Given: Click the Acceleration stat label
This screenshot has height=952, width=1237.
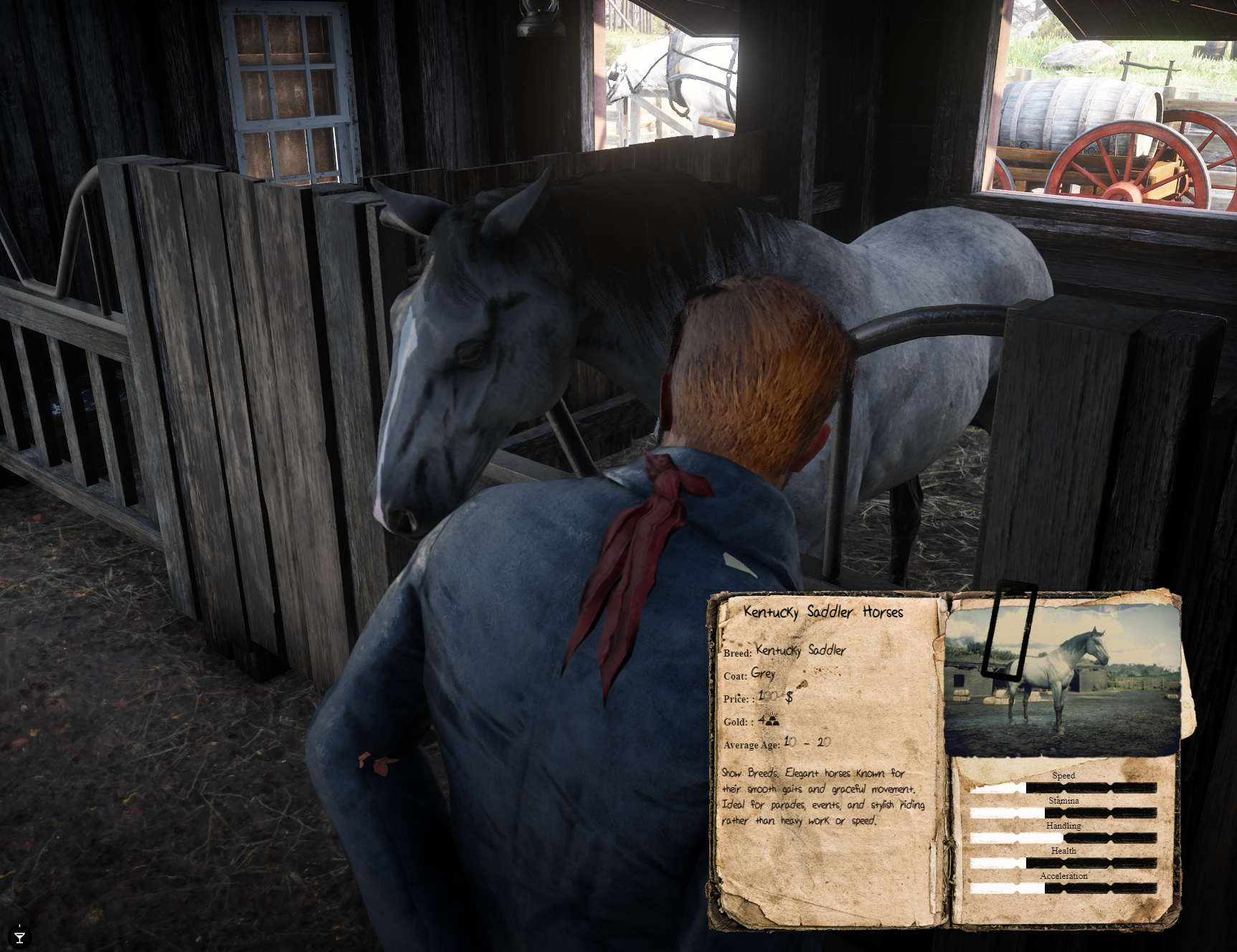Looking at the screenshot, I should point(1065,876).
